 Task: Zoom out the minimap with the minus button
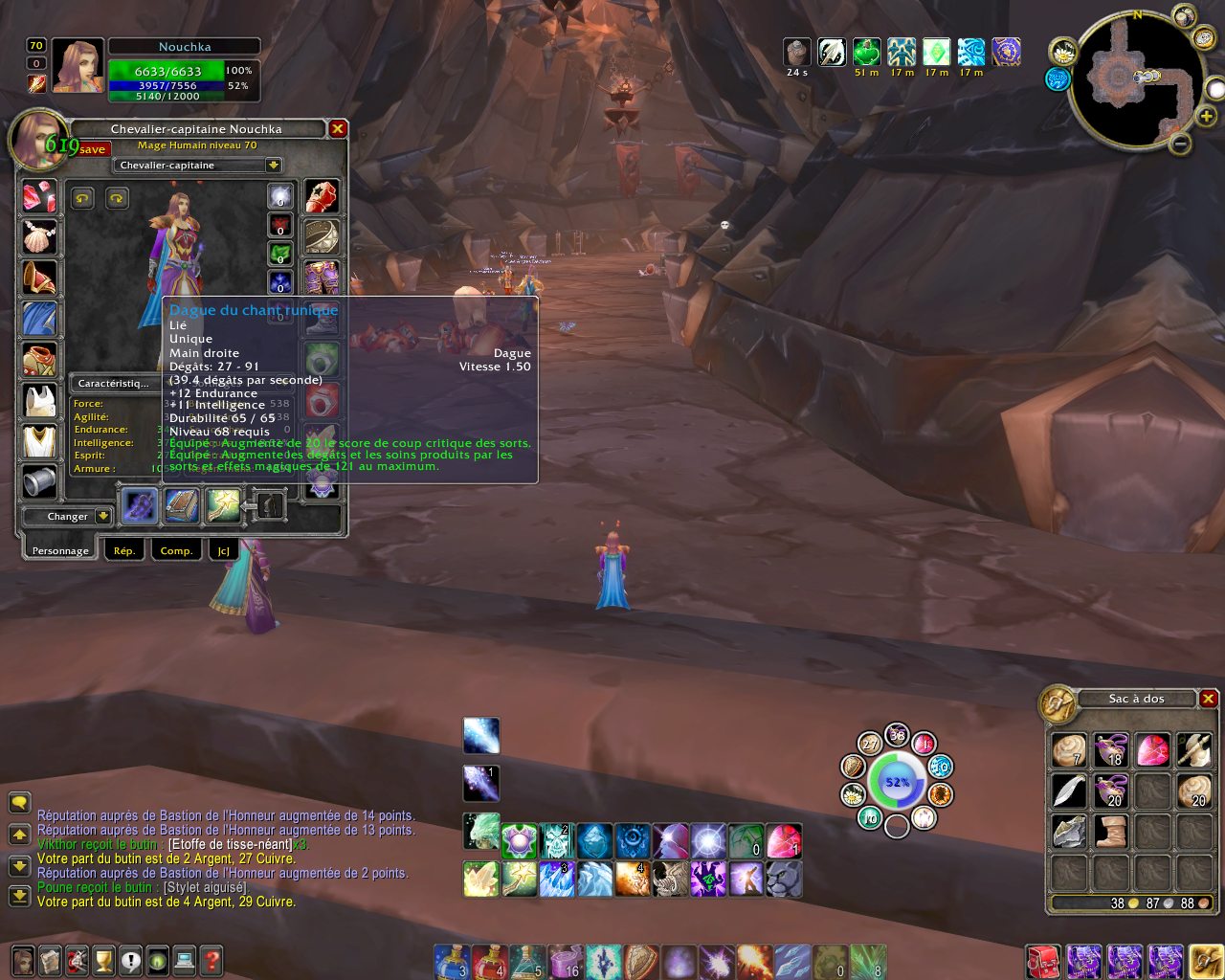pyautogui.click(x=1181, y=145)
